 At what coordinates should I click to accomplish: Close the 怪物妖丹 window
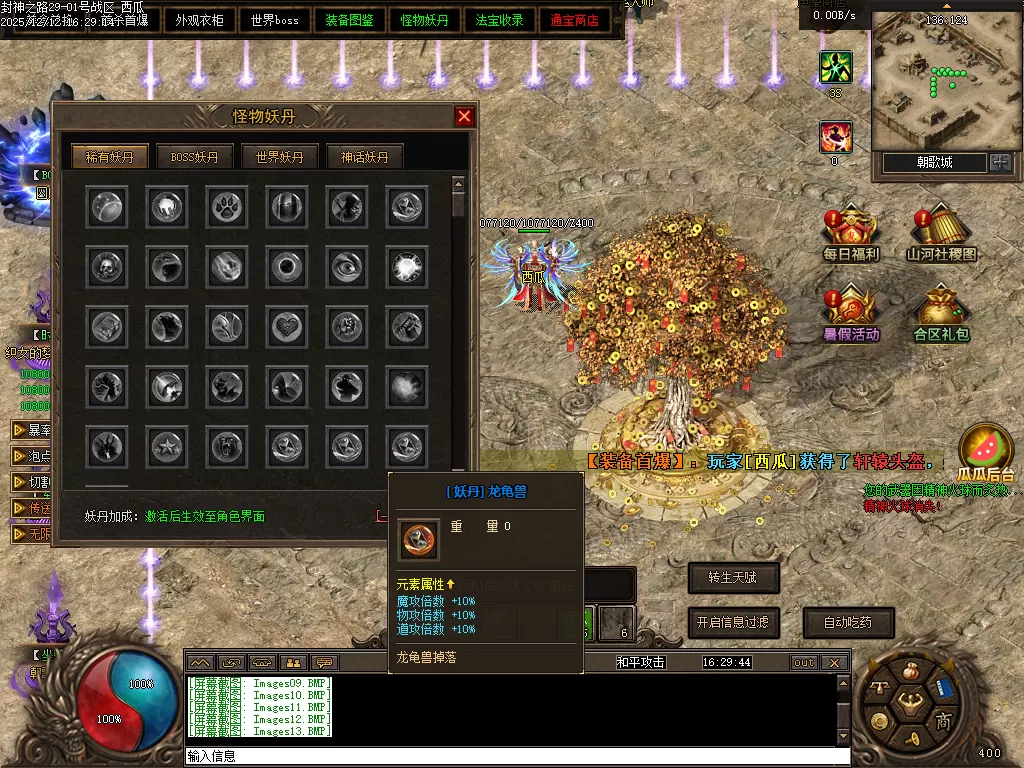pyautogui.click(x=464, y=116)
